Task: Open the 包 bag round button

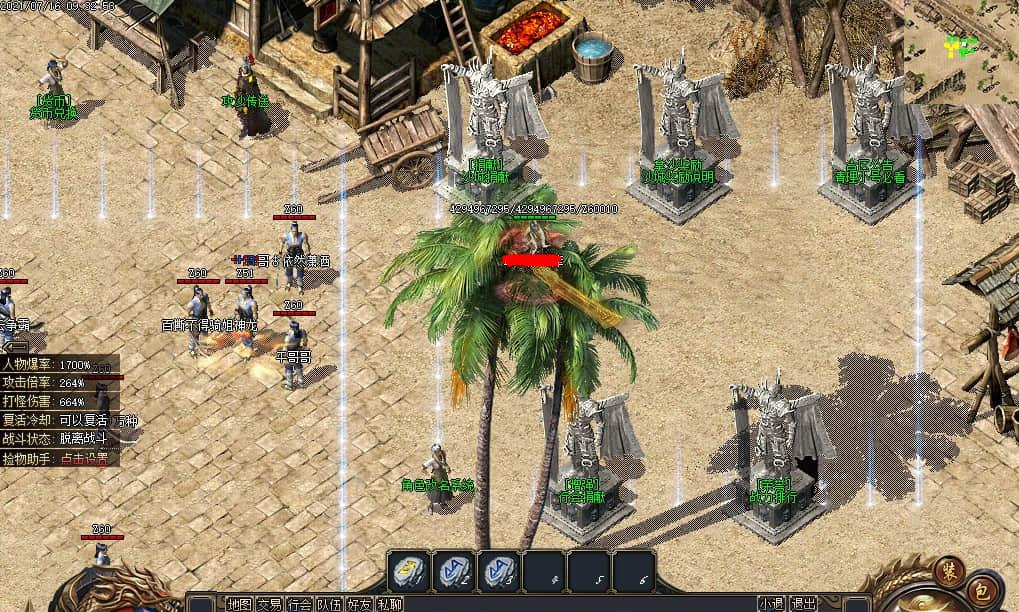Action: coord(984,589)
